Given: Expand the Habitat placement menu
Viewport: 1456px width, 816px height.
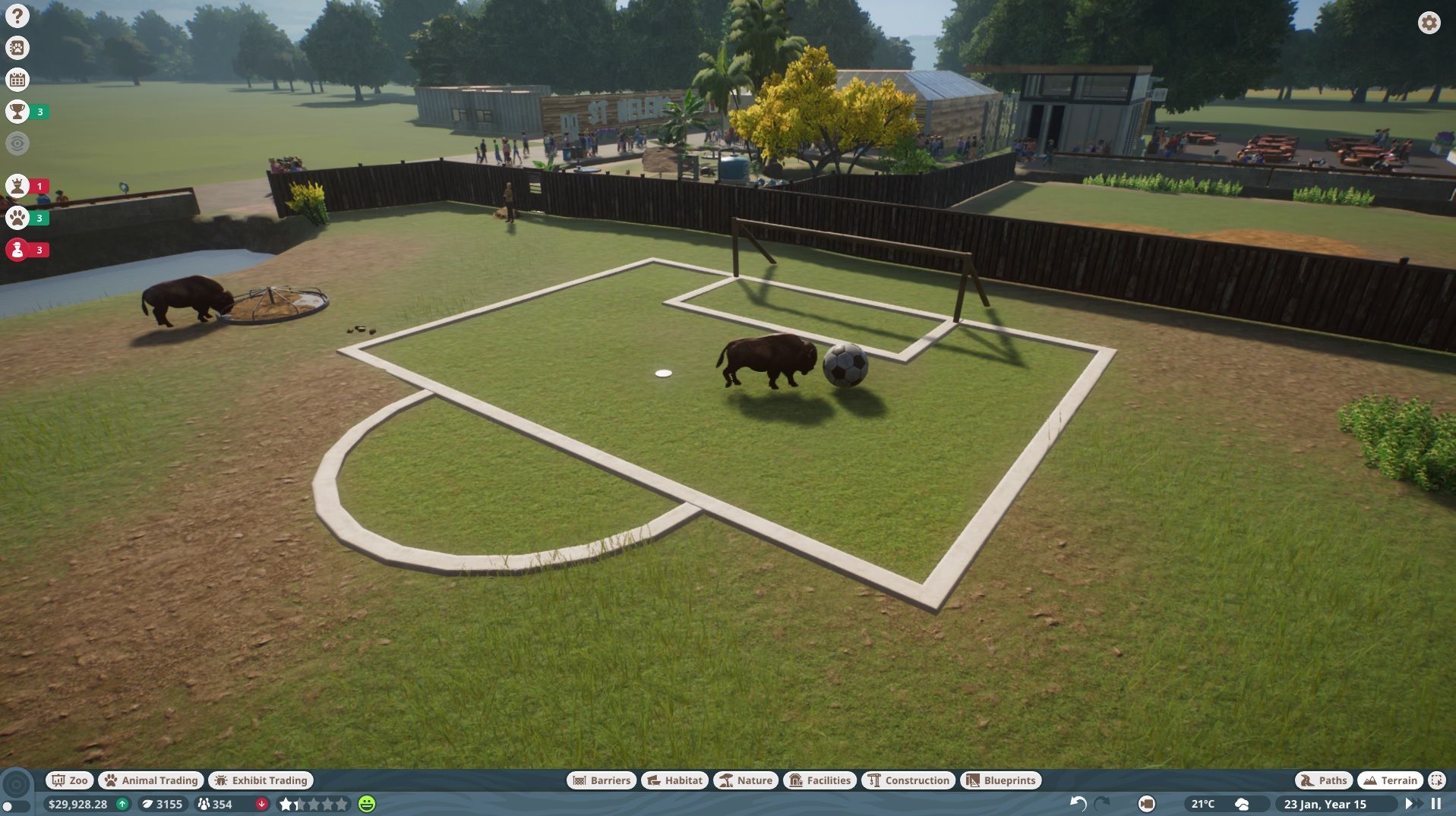Looking at the screenshot, I should [x=673, y=780].
